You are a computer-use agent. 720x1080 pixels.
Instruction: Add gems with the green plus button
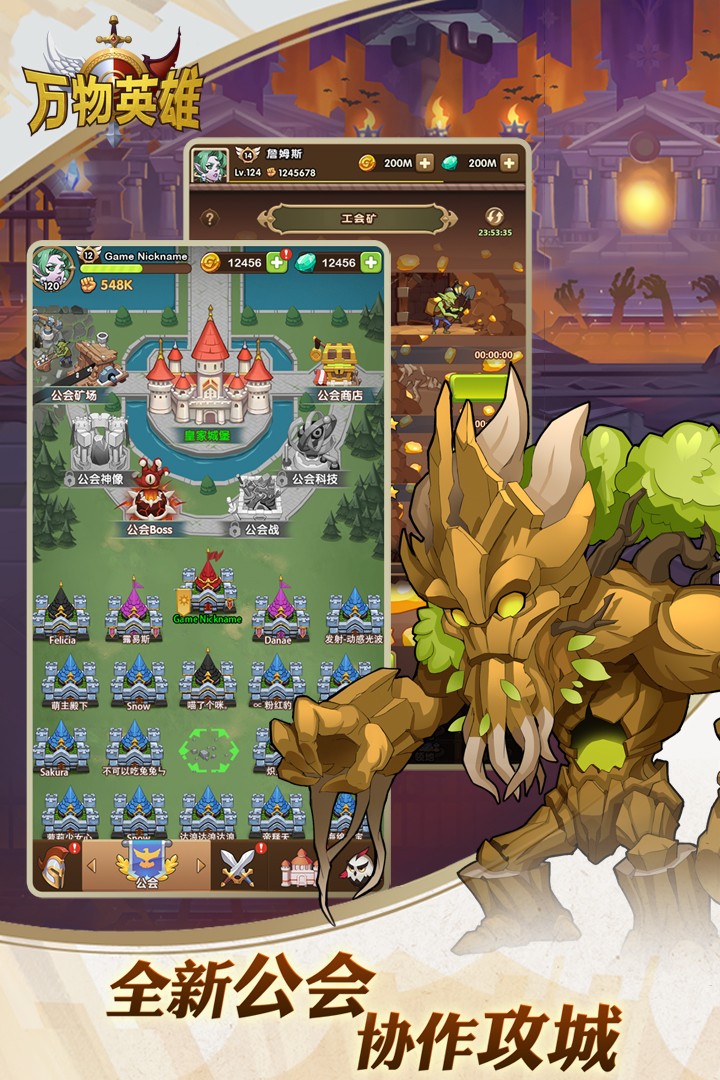tap(371, 263)
